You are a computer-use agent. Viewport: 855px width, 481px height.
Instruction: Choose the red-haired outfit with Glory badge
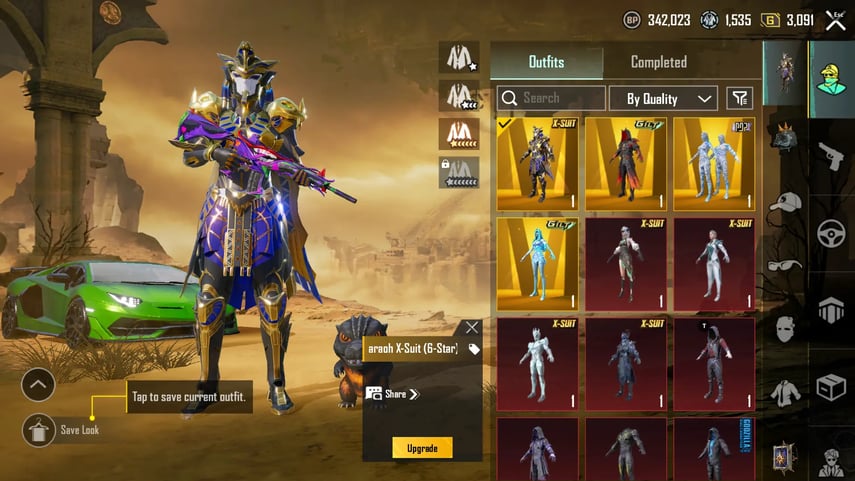coord(626,163)
